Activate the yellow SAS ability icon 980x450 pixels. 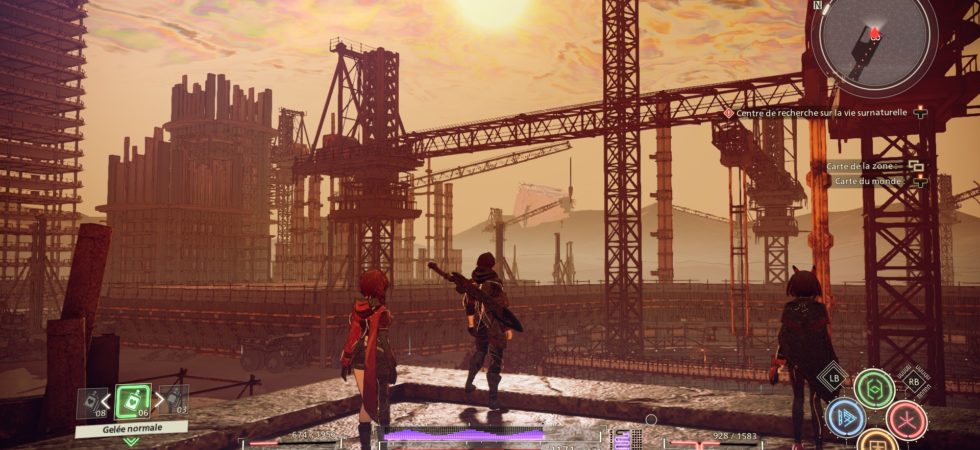[x=875, y=443]
